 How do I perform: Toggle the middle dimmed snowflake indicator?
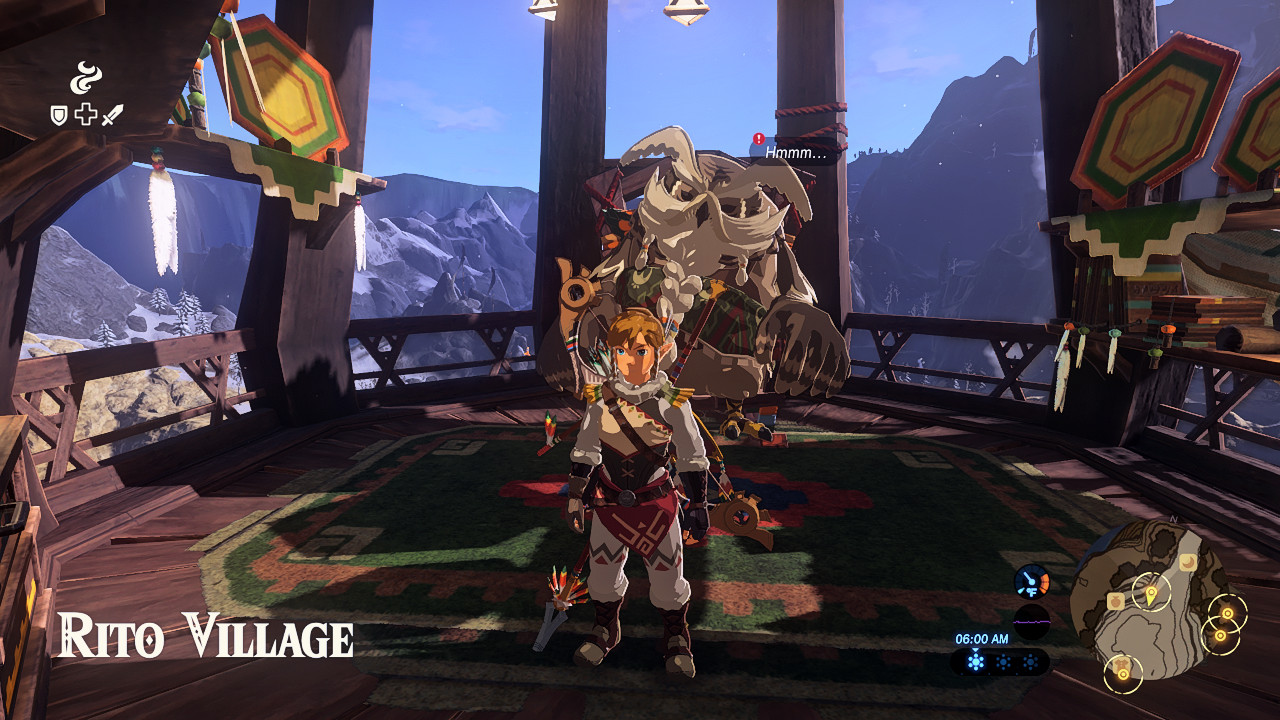[x=1002, y=661]
